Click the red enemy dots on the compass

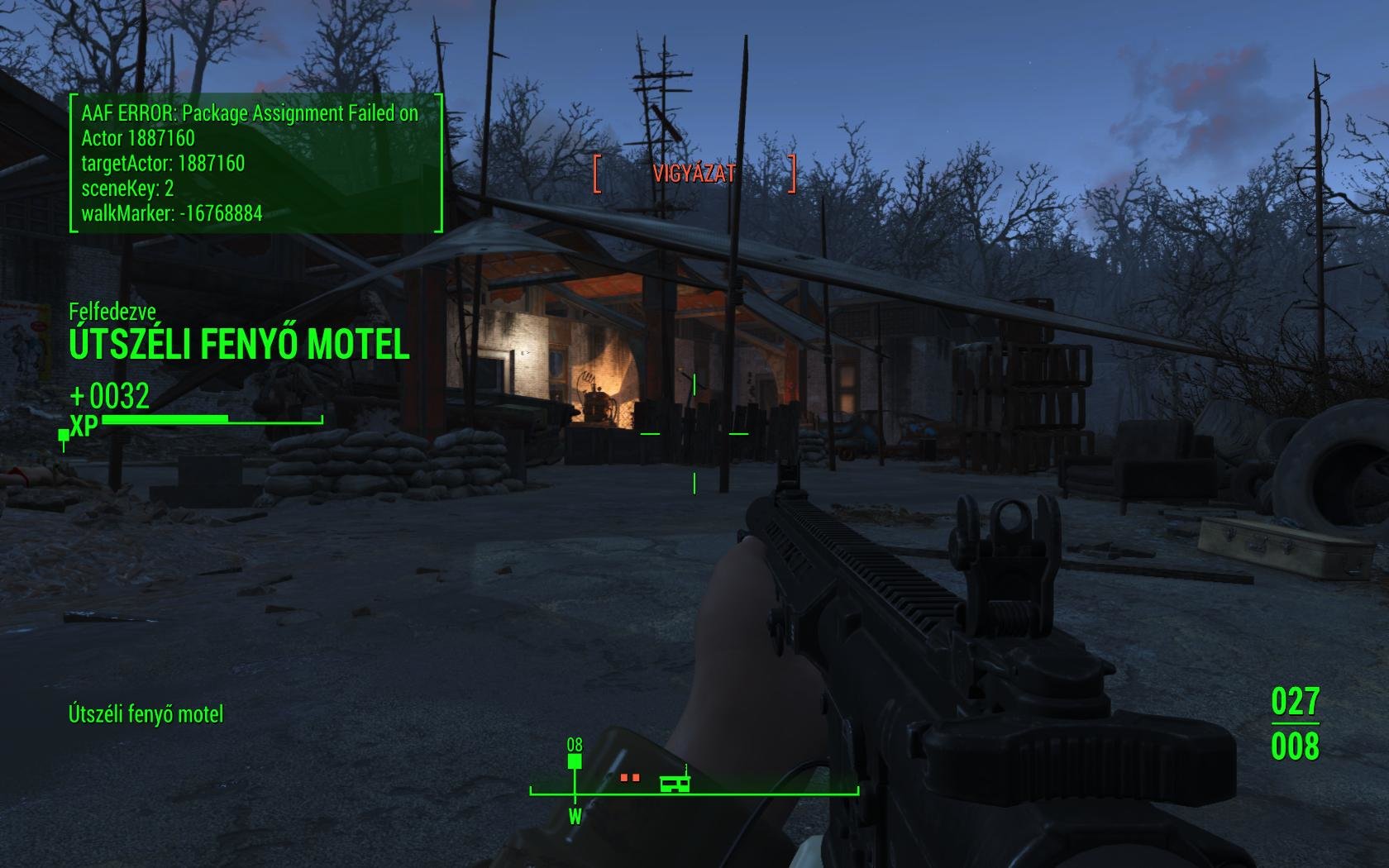pyautogui.click(x=630, y=778)
